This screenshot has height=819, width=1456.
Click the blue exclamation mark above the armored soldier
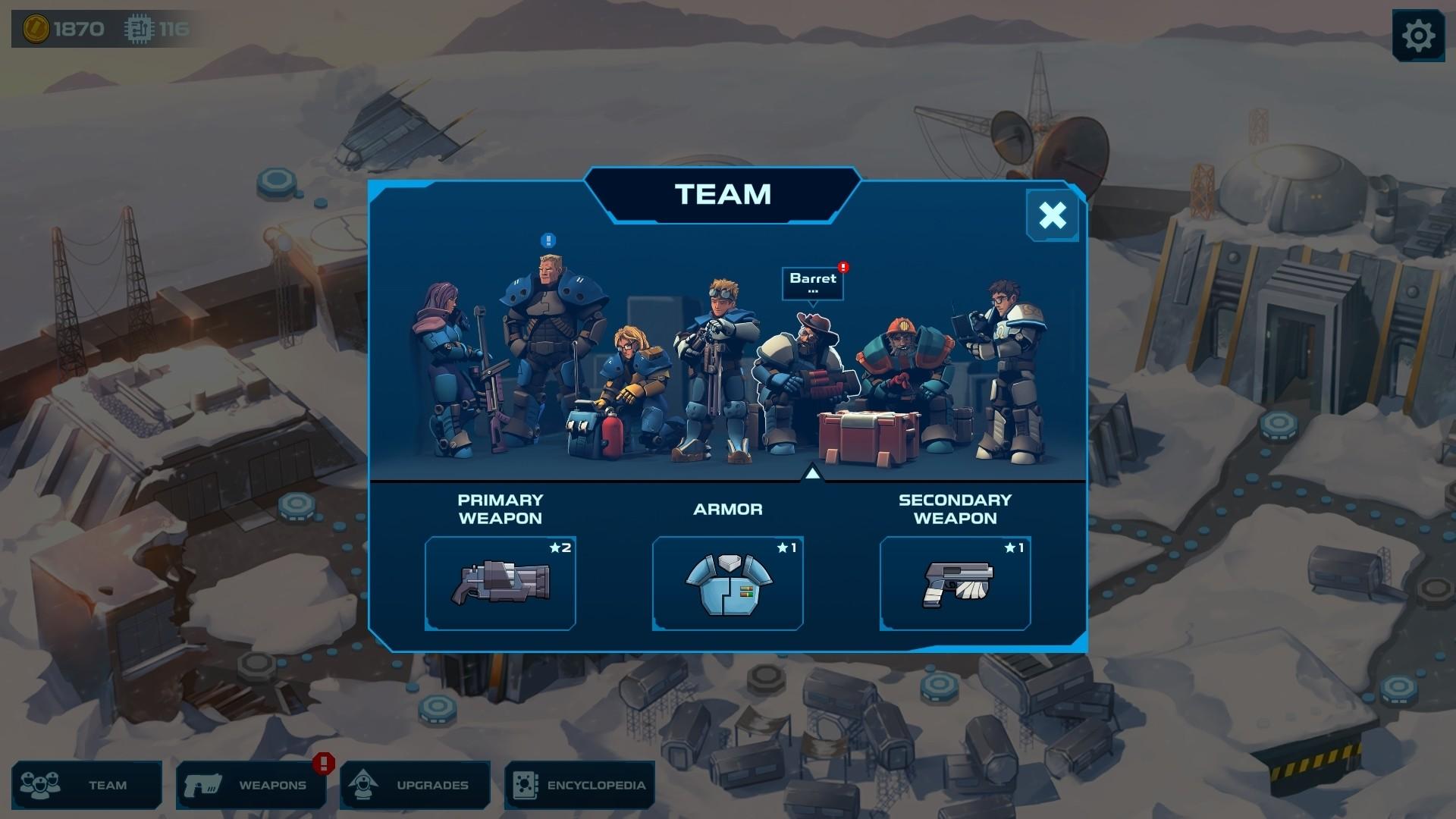[x=548, y=240]
